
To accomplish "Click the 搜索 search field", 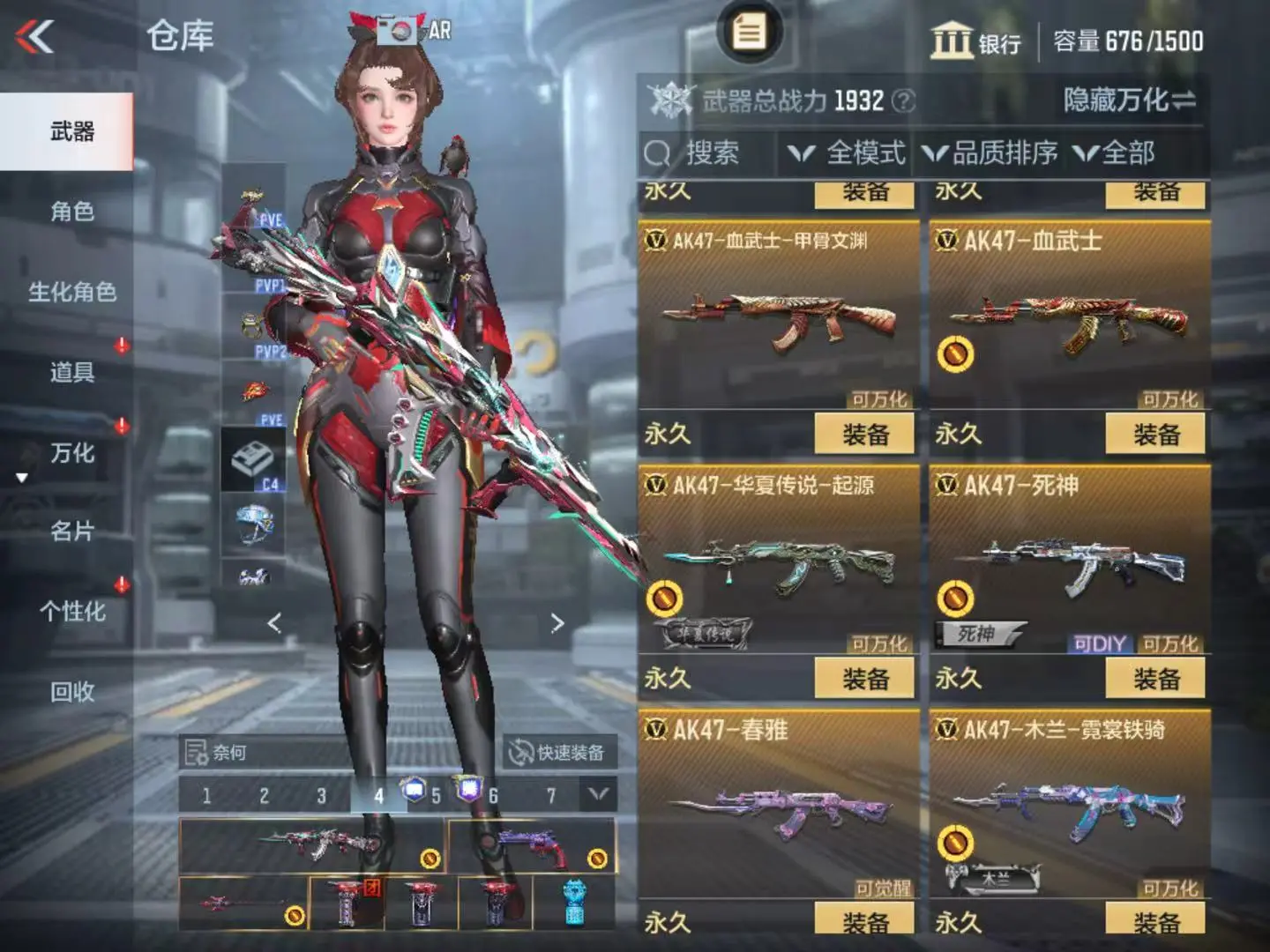I will [x=710, y=153].
